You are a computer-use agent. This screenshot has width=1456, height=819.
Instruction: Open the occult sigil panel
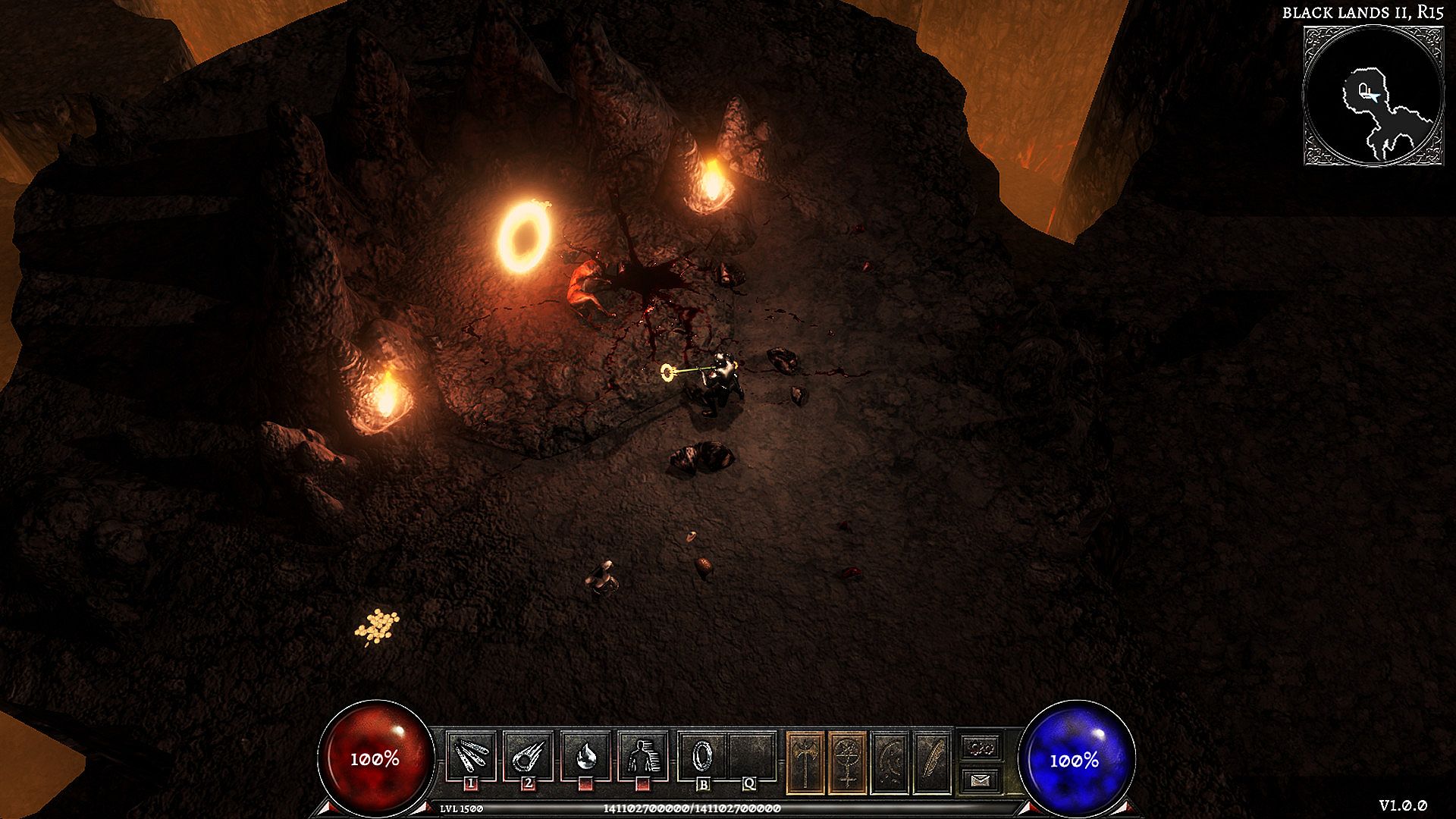[847, 762]
